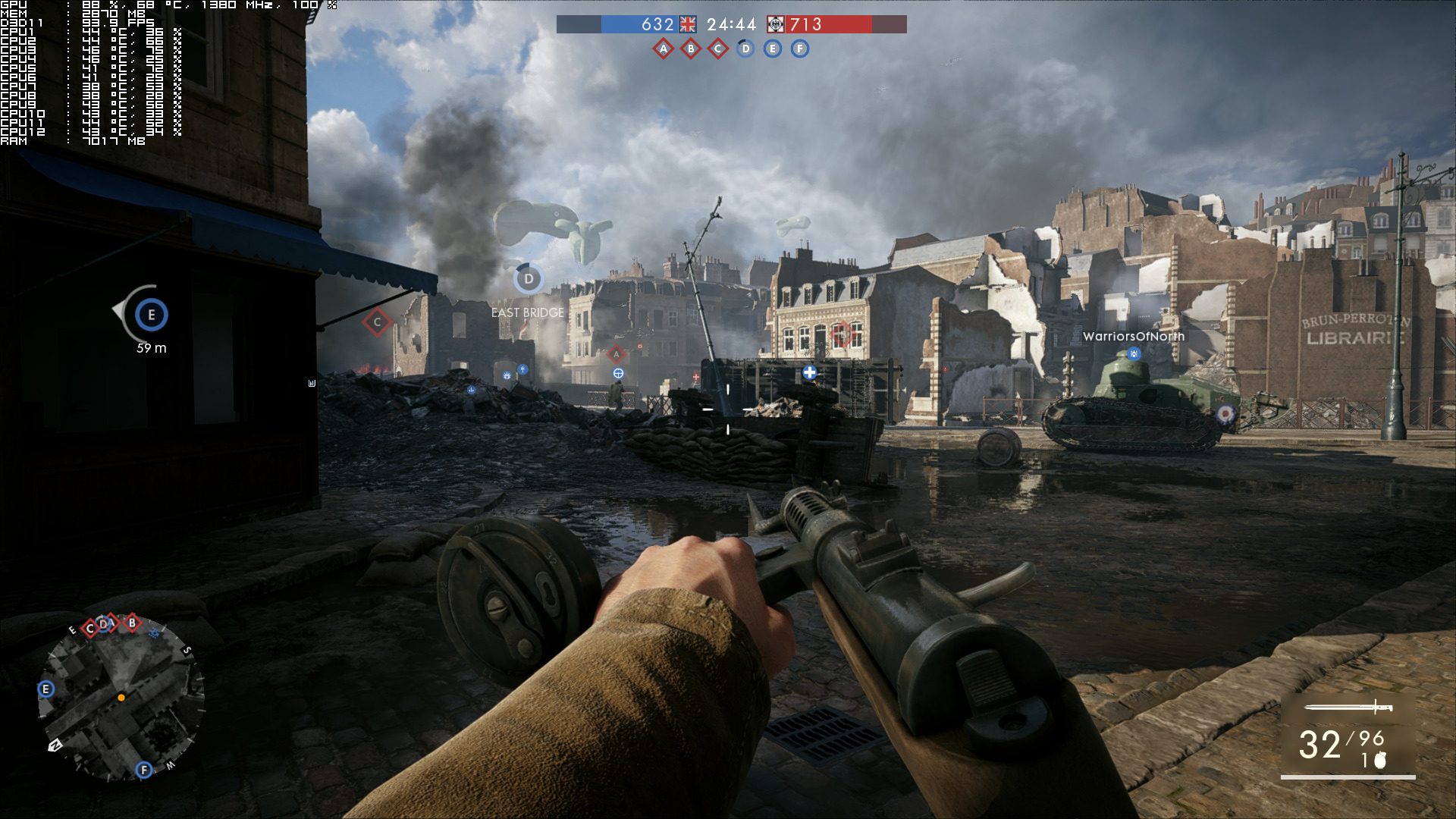Viewport: 1456px width, 819px height.
Task: Click the blue F flag in the top row
Action: click(x=799, y=49)
